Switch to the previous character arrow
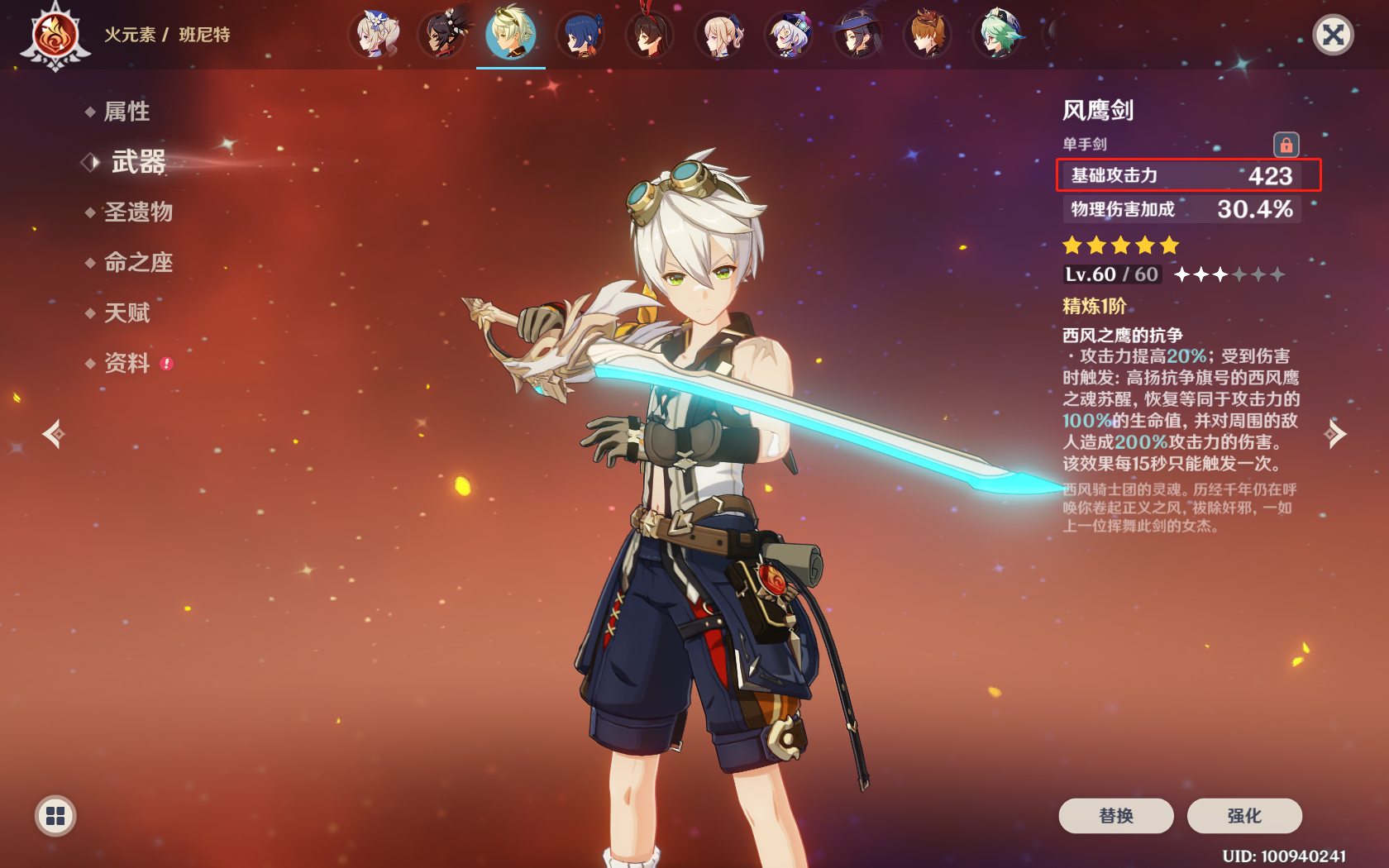1389x868 pixels. click(x=55, y=434)
